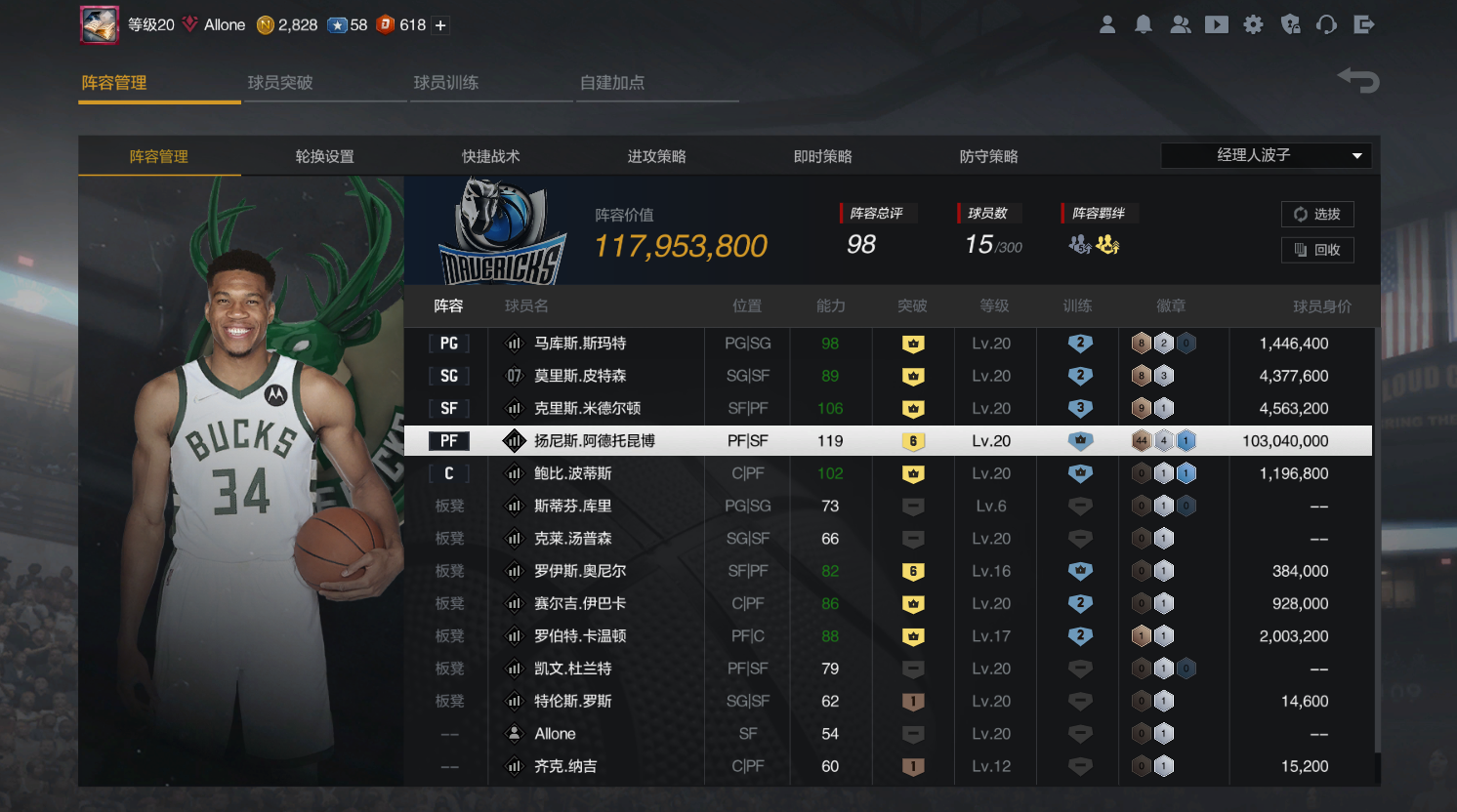This screenshot has width=1457, height=812.
Task: Click the 回收 button
Action: (1317, 250)
